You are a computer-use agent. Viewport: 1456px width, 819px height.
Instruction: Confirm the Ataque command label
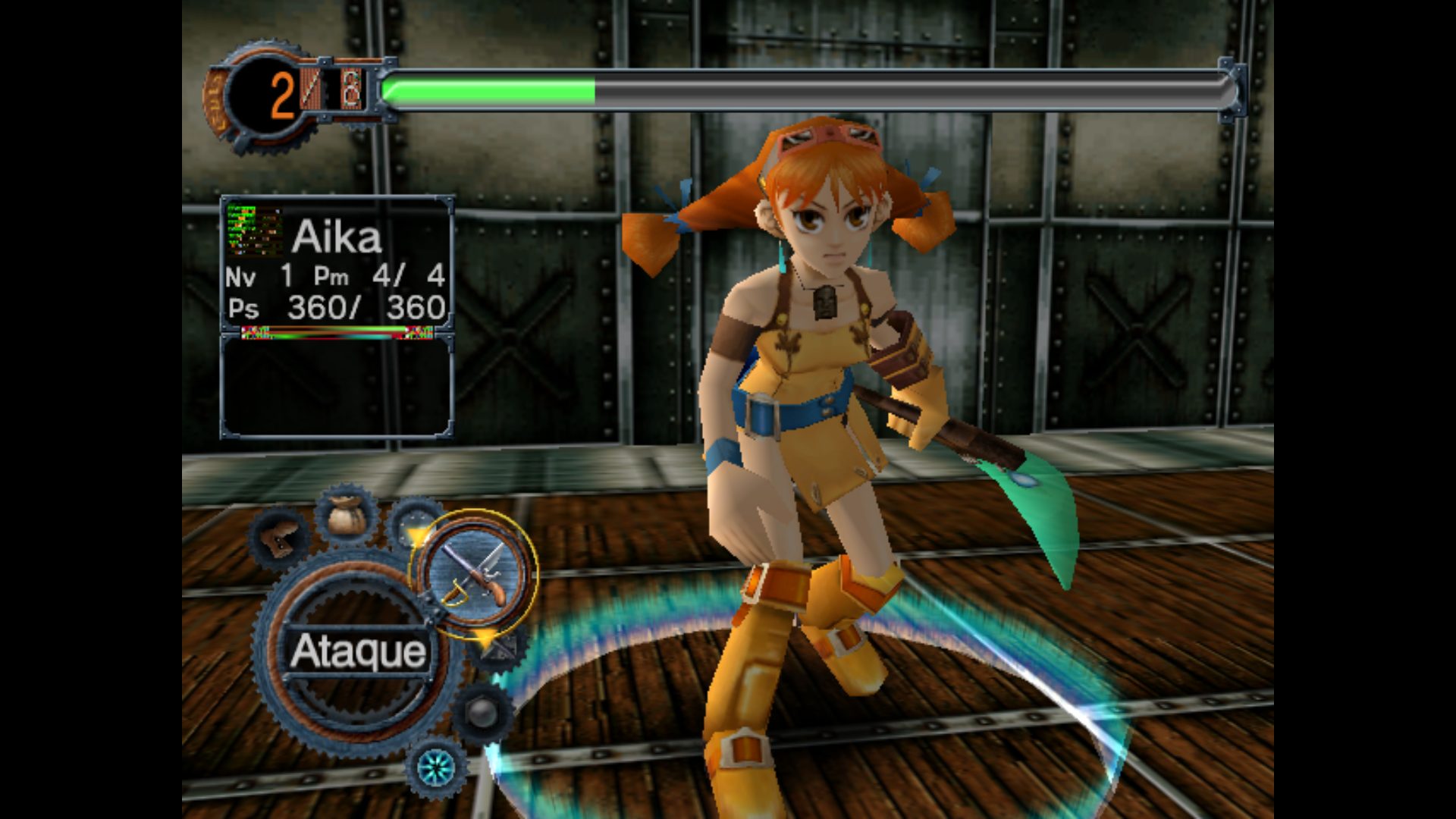pos(358,651)
